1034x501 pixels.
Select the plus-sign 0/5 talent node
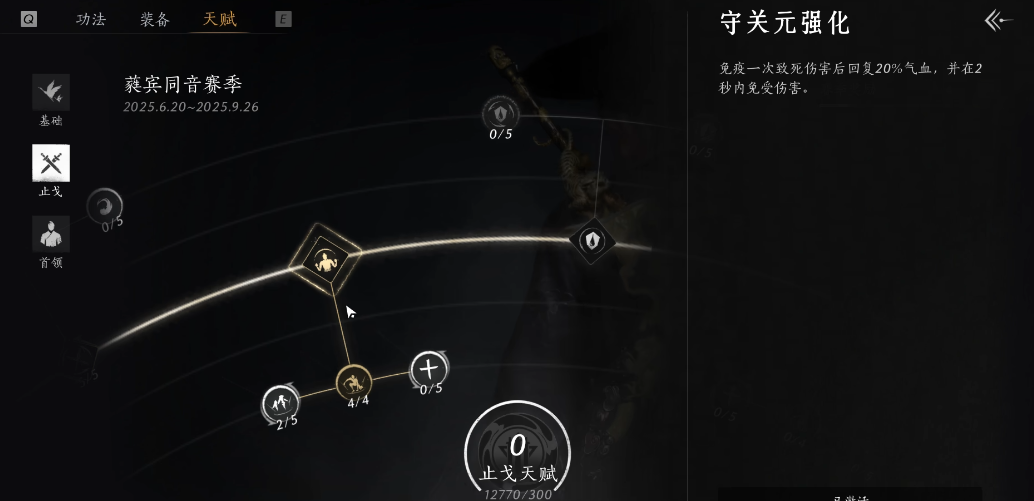[x=429, y=369]
